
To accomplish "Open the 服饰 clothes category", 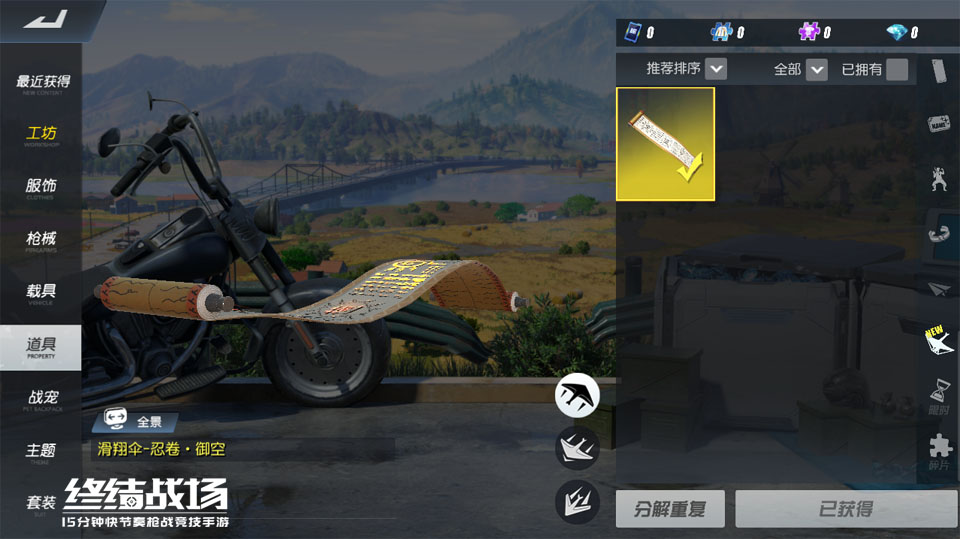I will [42, 187].
